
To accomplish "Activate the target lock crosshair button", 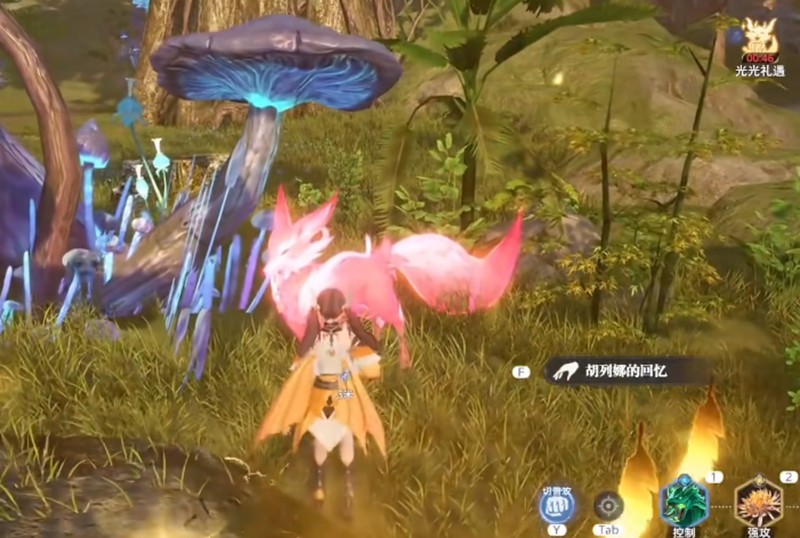I will point(608,505).
